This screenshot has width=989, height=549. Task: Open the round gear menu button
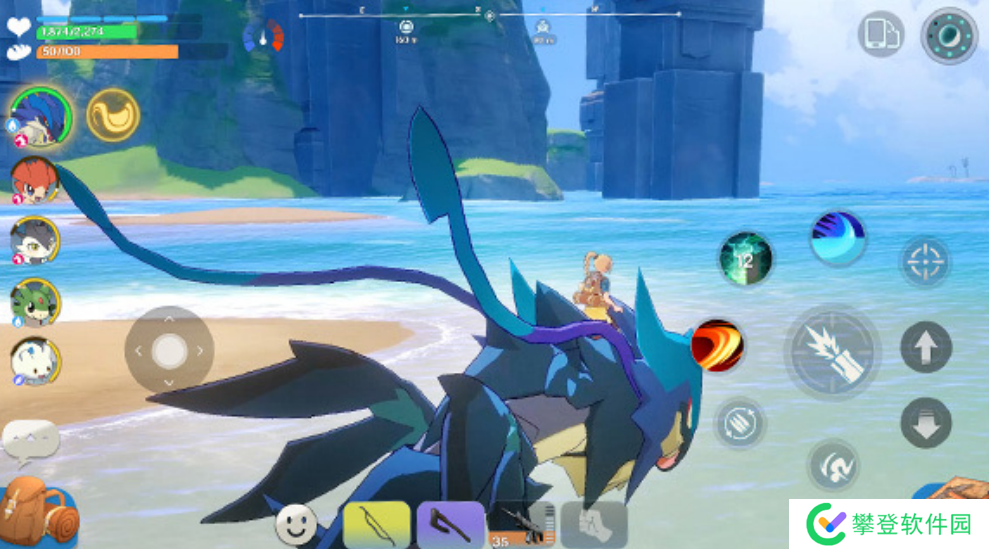[x=949, y=36]
